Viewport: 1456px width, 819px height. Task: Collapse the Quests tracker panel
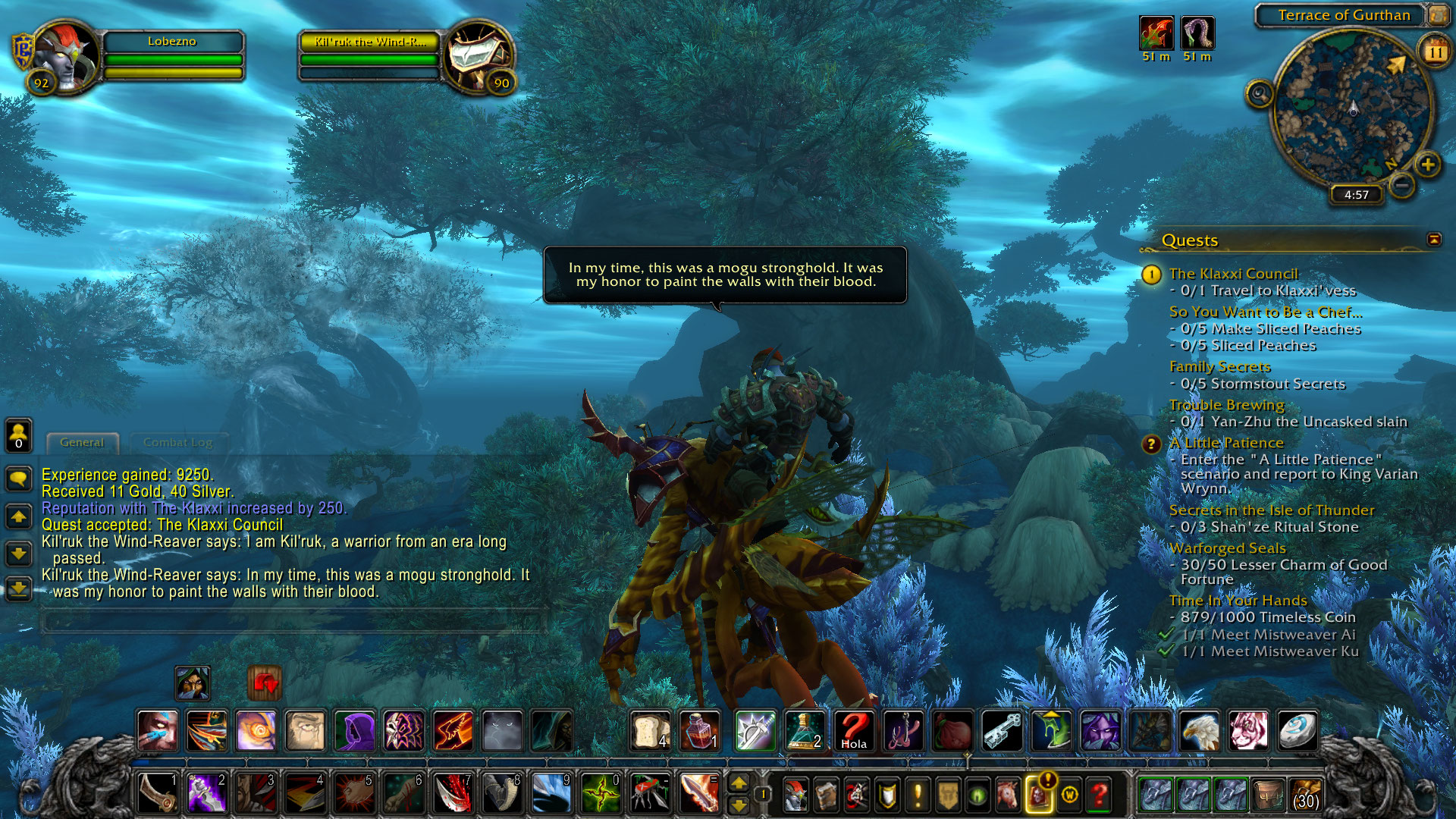pyautogui.click(x=1433, y=240)
